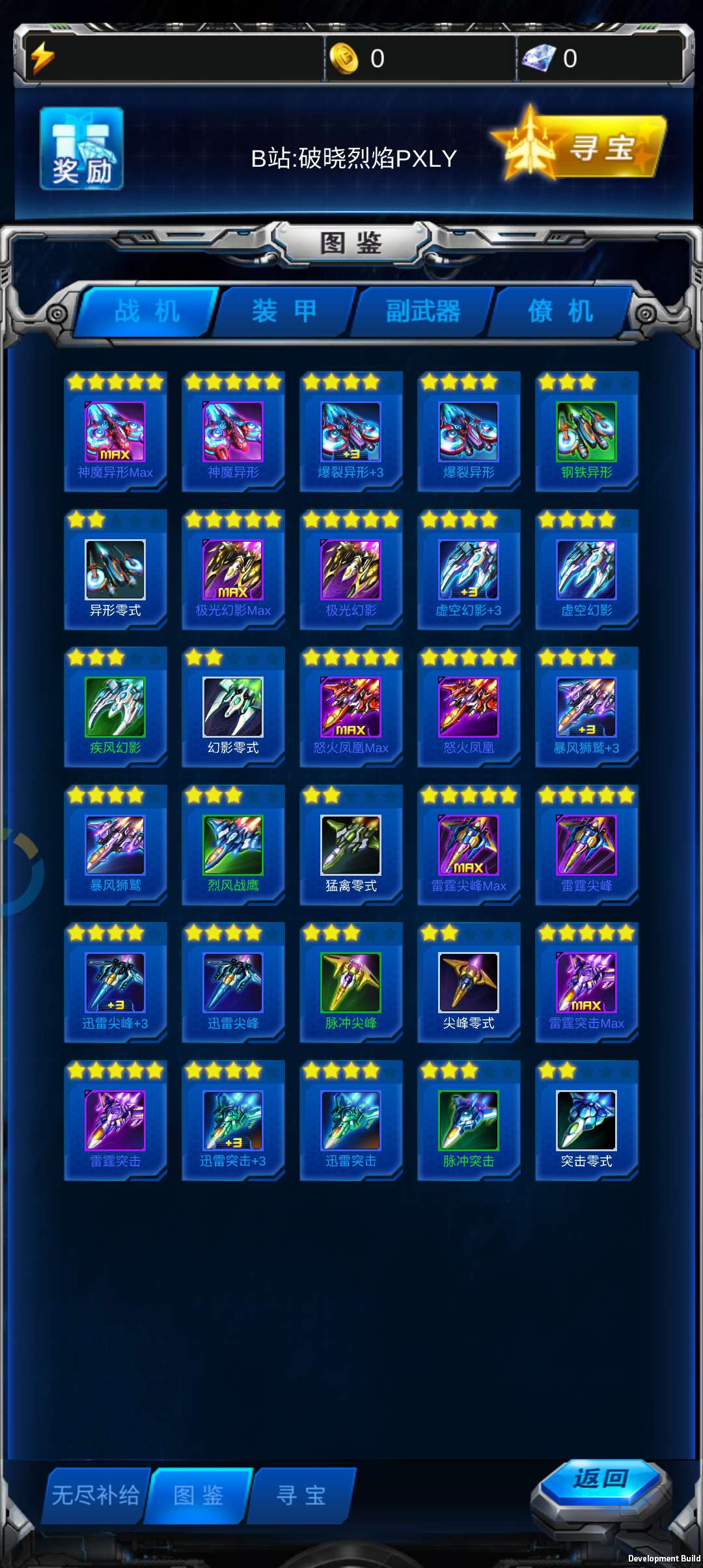
Task: Select the 虚空幻影+3 fighter card
Action: (469, 570)
